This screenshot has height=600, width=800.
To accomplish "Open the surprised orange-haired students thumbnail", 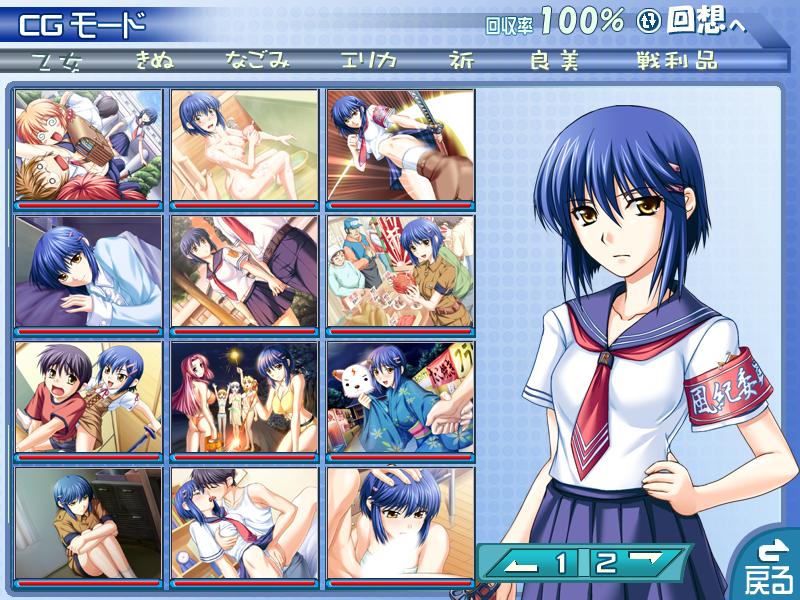I will click(88, 145).
